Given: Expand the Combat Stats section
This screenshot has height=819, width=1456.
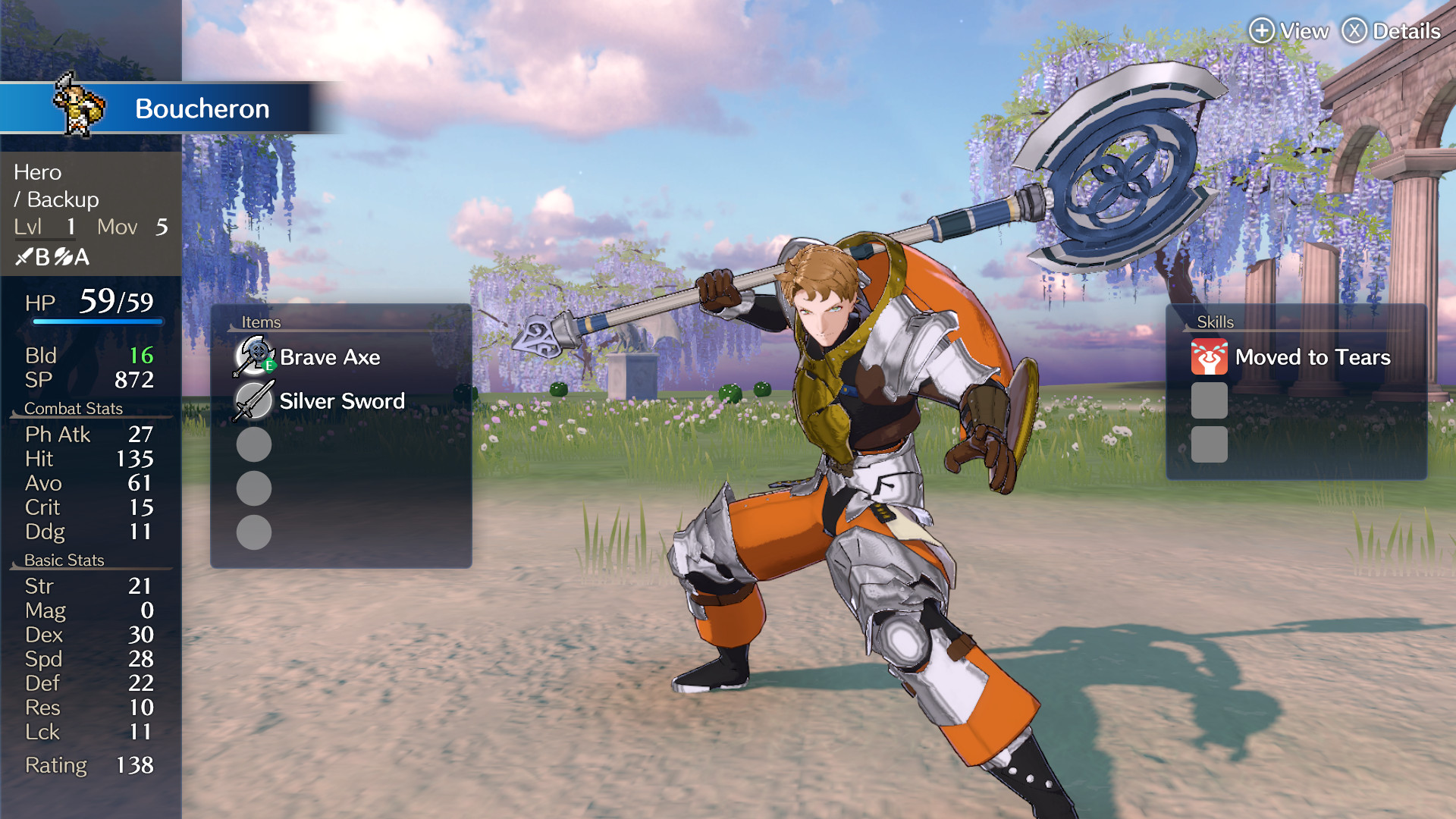Looking at the screenshot, I should pos(74,408).
